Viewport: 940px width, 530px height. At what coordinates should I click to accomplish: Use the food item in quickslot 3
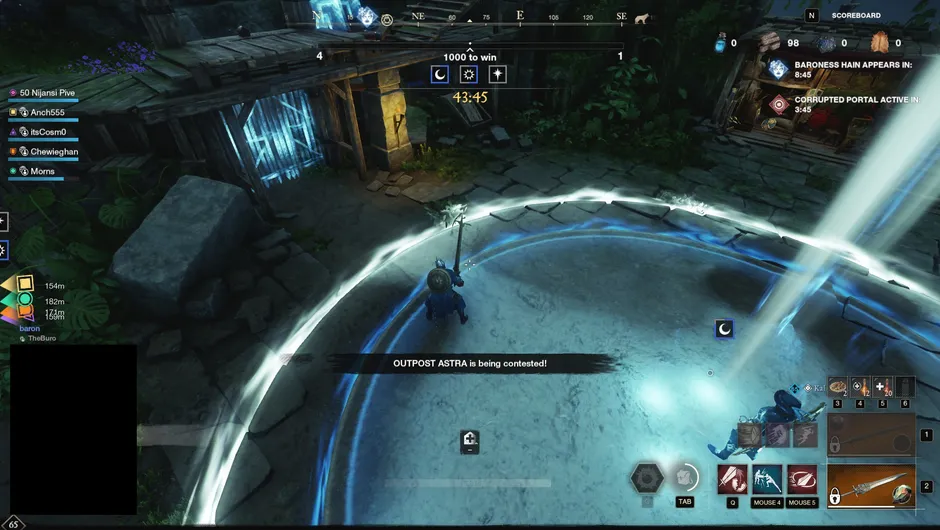838,386
